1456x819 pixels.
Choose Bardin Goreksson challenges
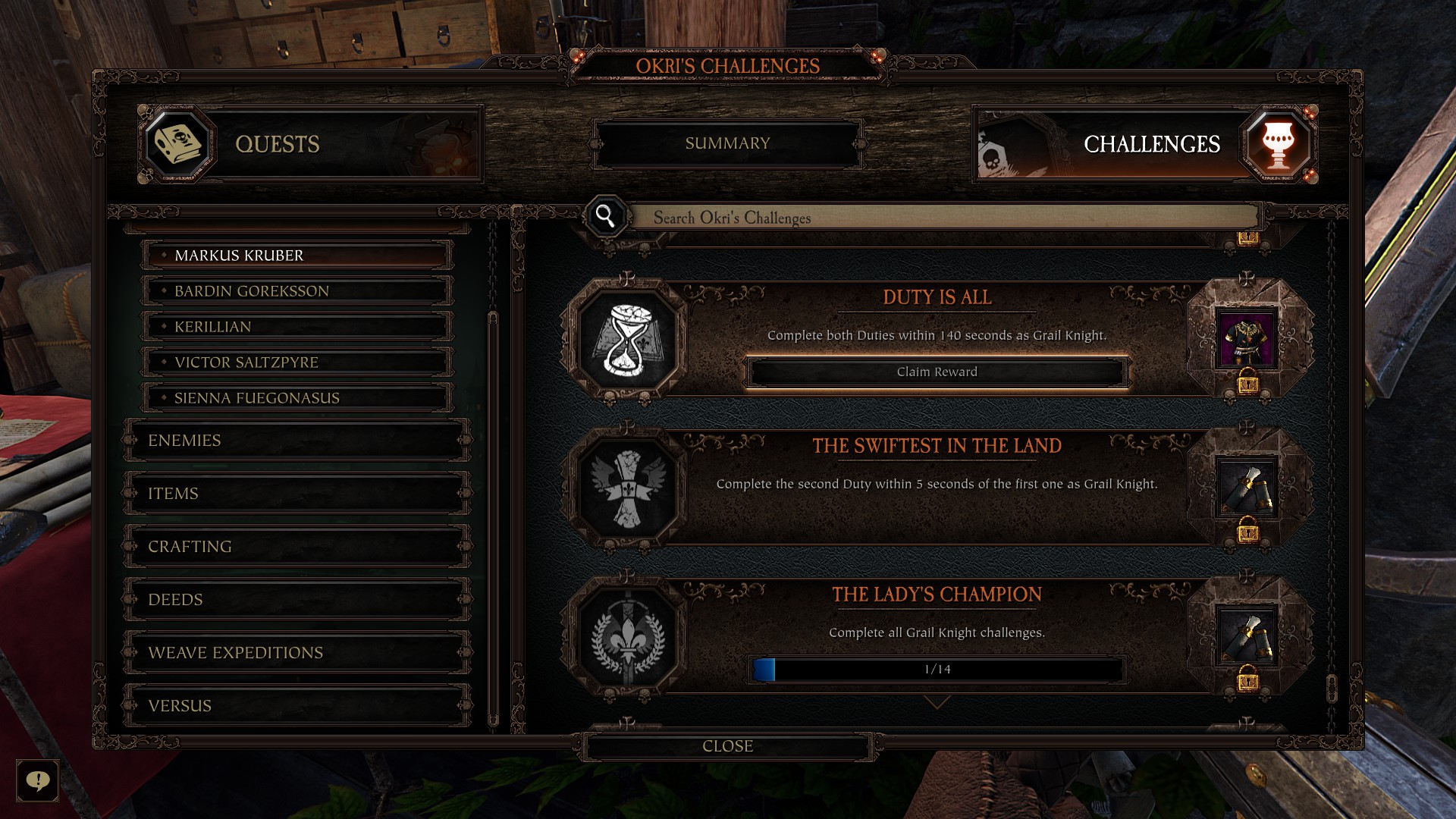pos(297,291)
